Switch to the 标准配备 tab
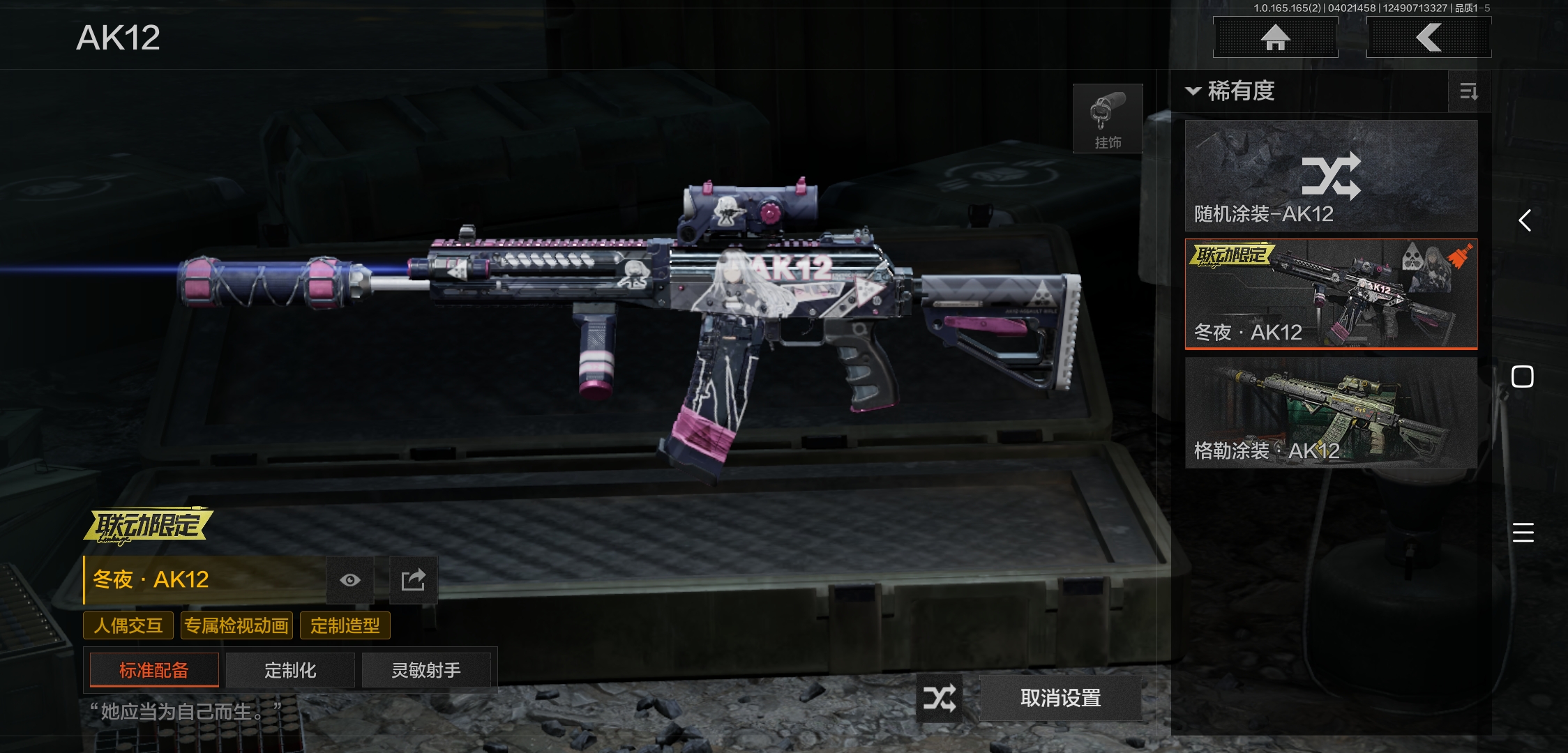This screenshot has width=1568, height=753. (154, 670)
